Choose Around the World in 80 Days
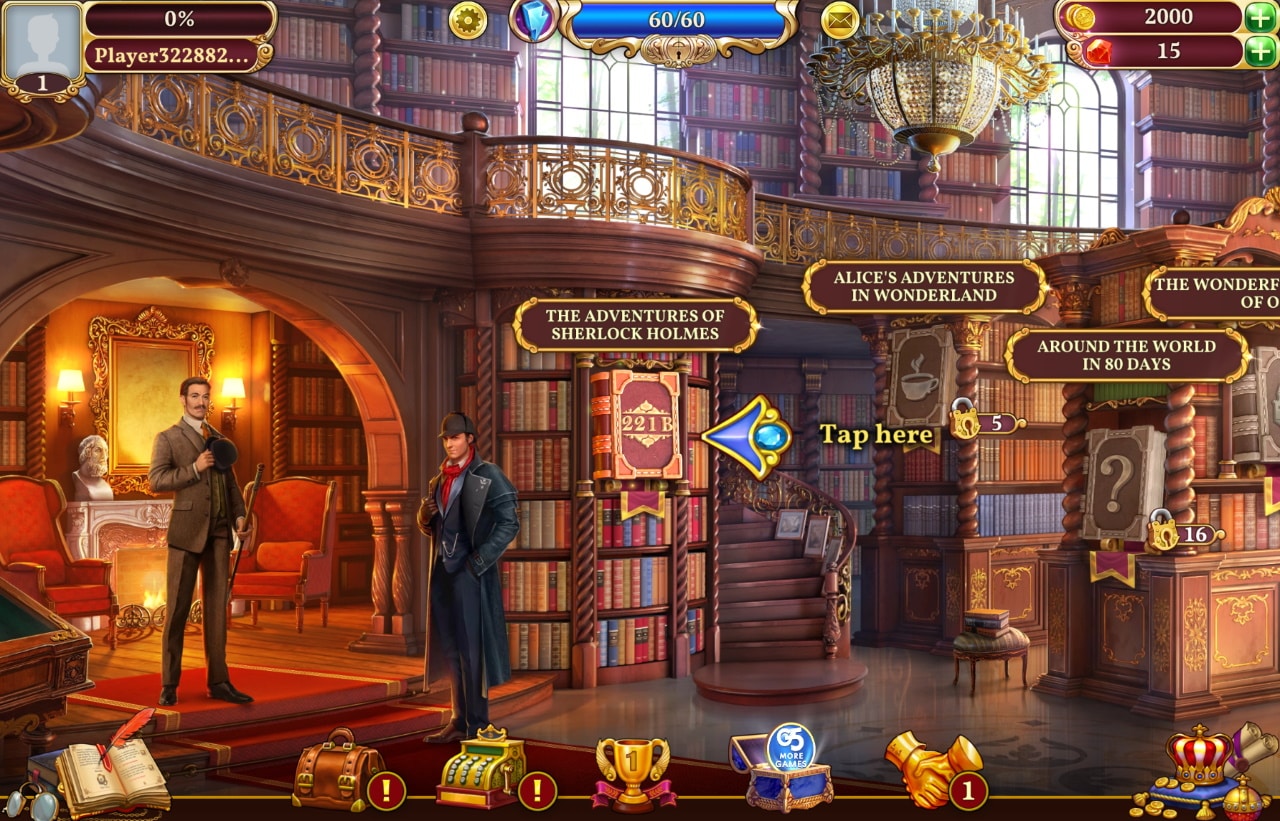This screenshot has height=821, width=1280. [x=1126, y=355]
